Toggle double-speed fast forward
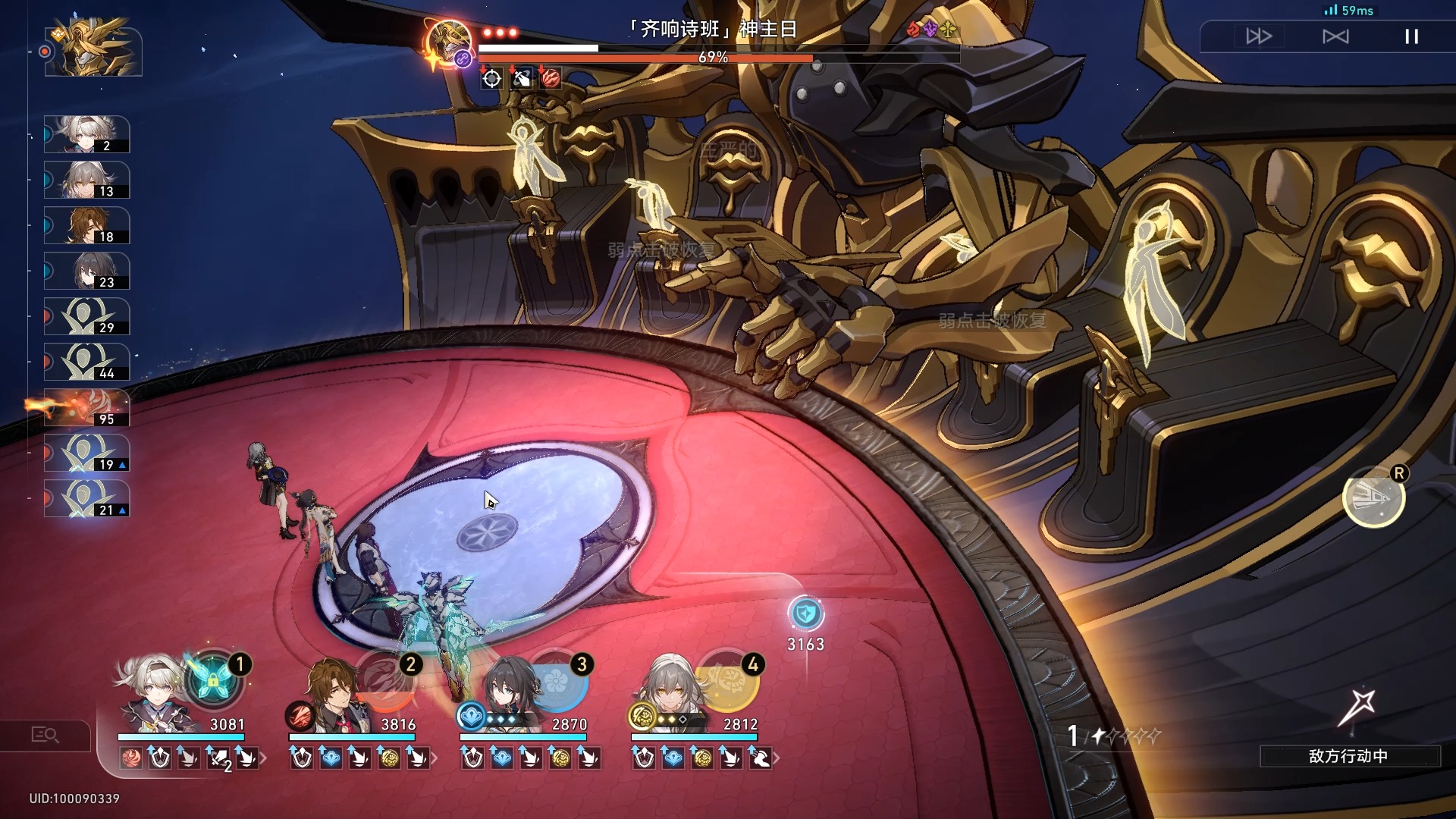 (1259, 36)
